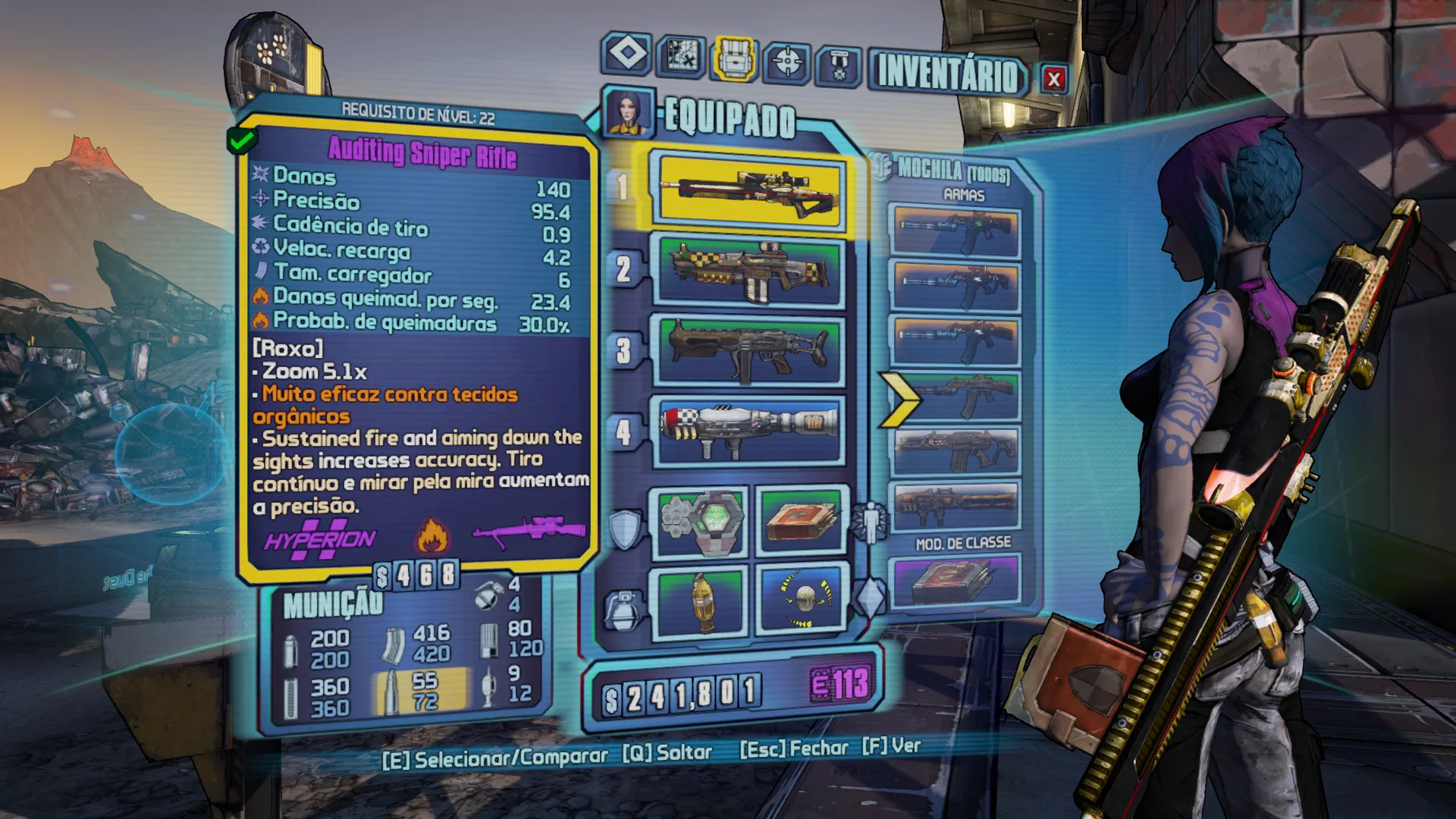Switch to the map tab
Image resolution: width=1456 pixels, height=819 pixels.
point(680,56)
